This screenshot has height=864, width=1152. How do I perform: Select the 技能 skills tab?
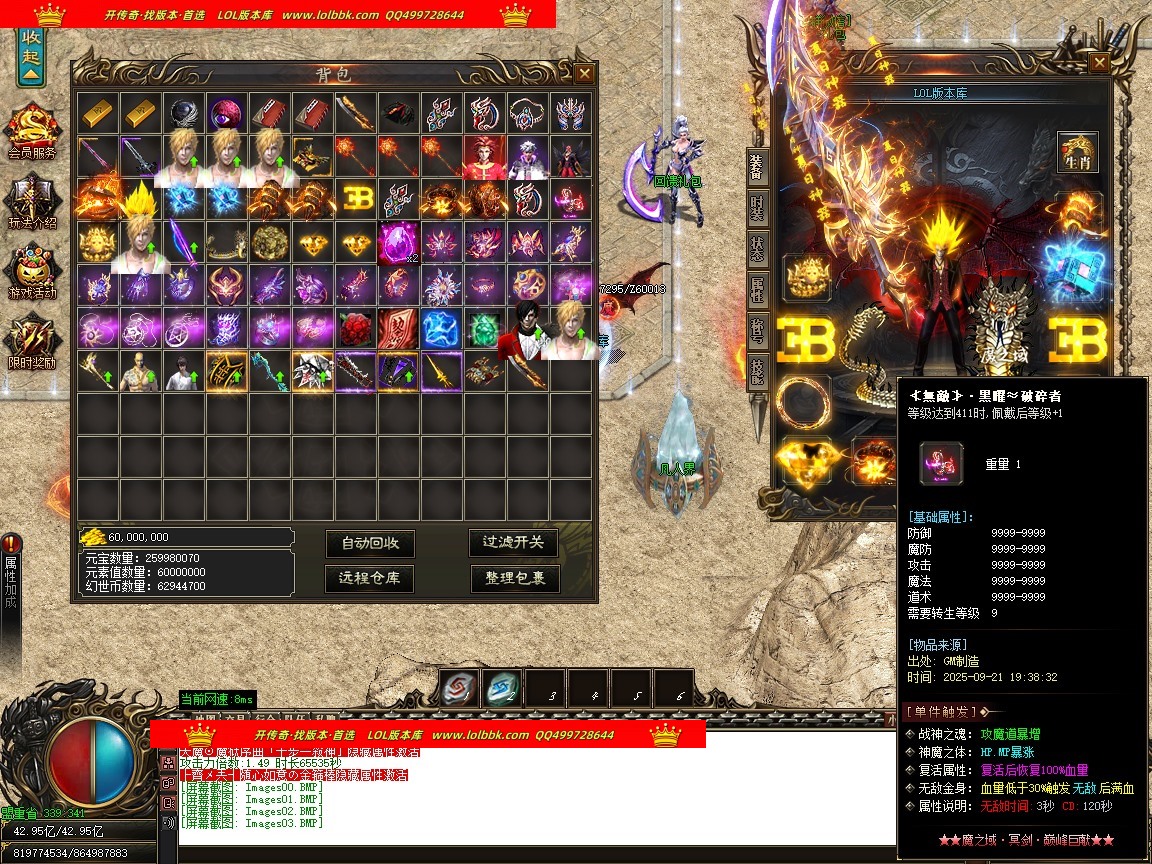(x=757, y=372)
